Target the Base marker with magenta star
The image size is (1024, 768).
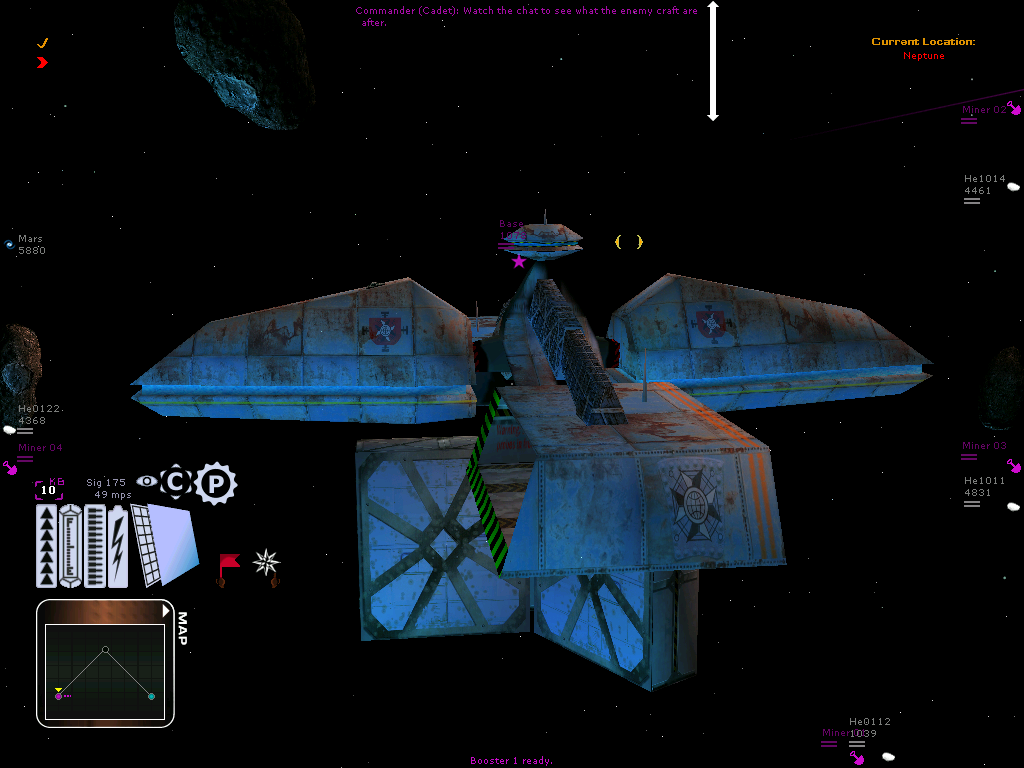point(518,261)
